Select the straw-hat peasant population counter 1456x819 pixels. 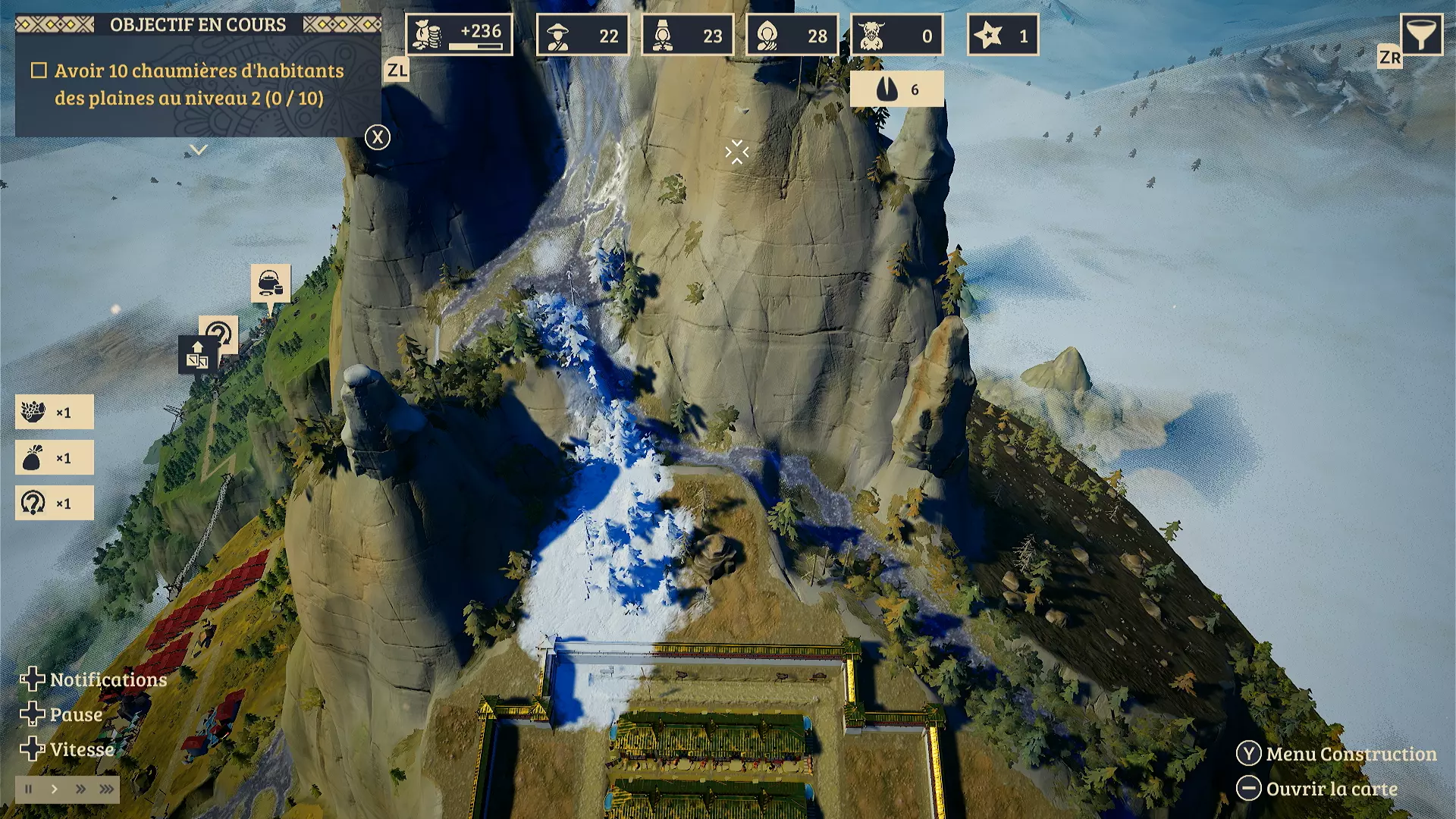(x=582, y=35)
